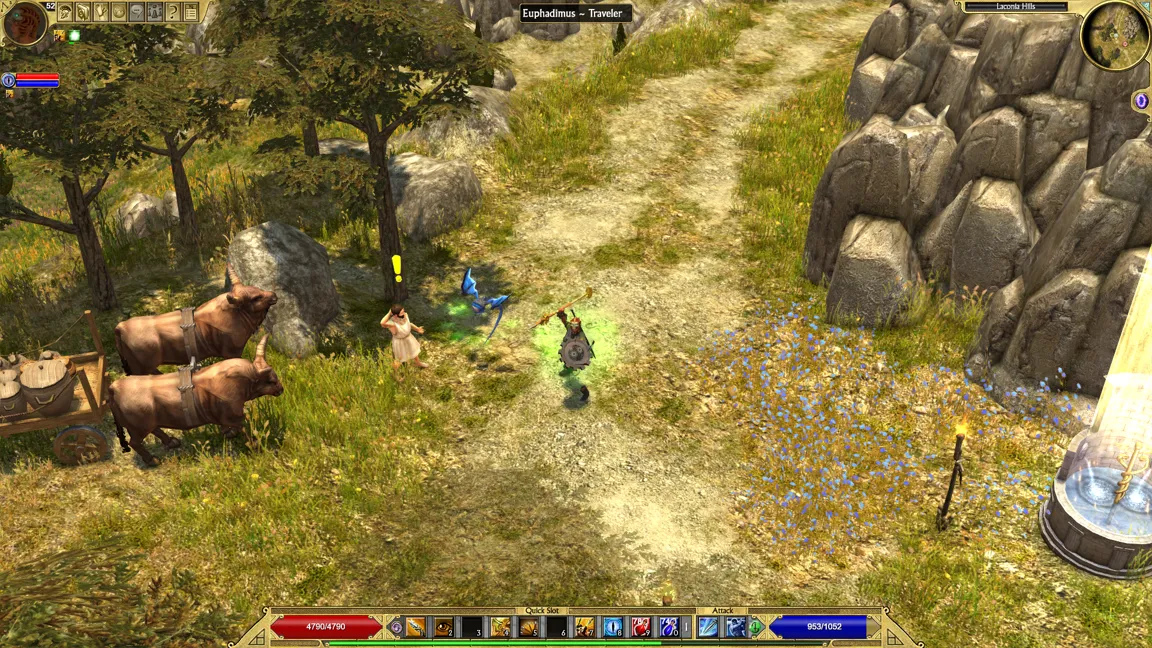This screenshot has width=1152, height=648.
Task: Click the player portrait
Action: tap(25, 24)
